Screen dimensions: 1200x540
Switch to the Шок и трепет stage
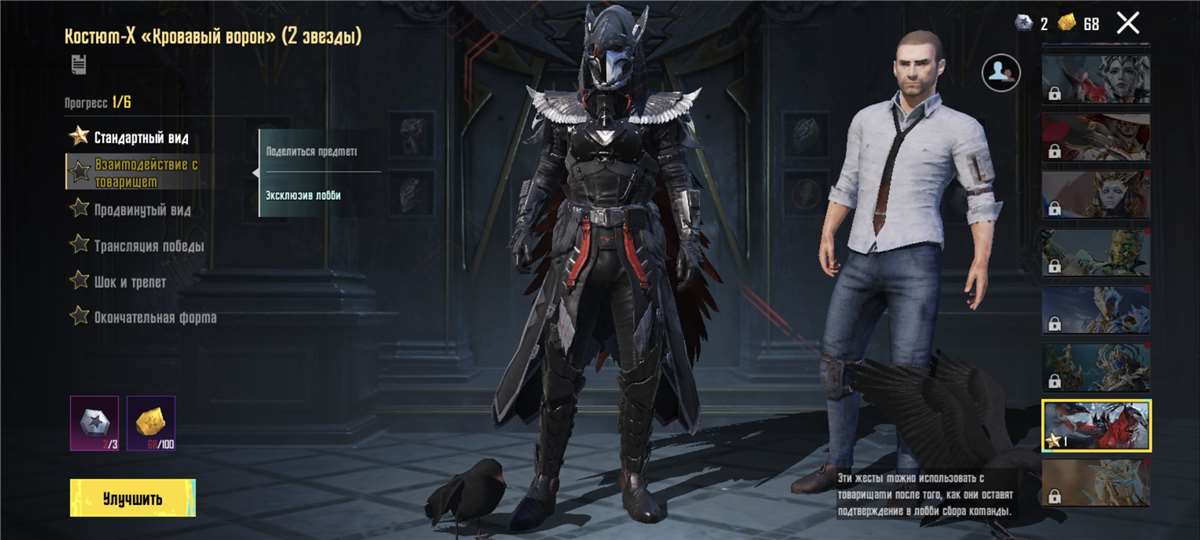[x=129, y=282]
